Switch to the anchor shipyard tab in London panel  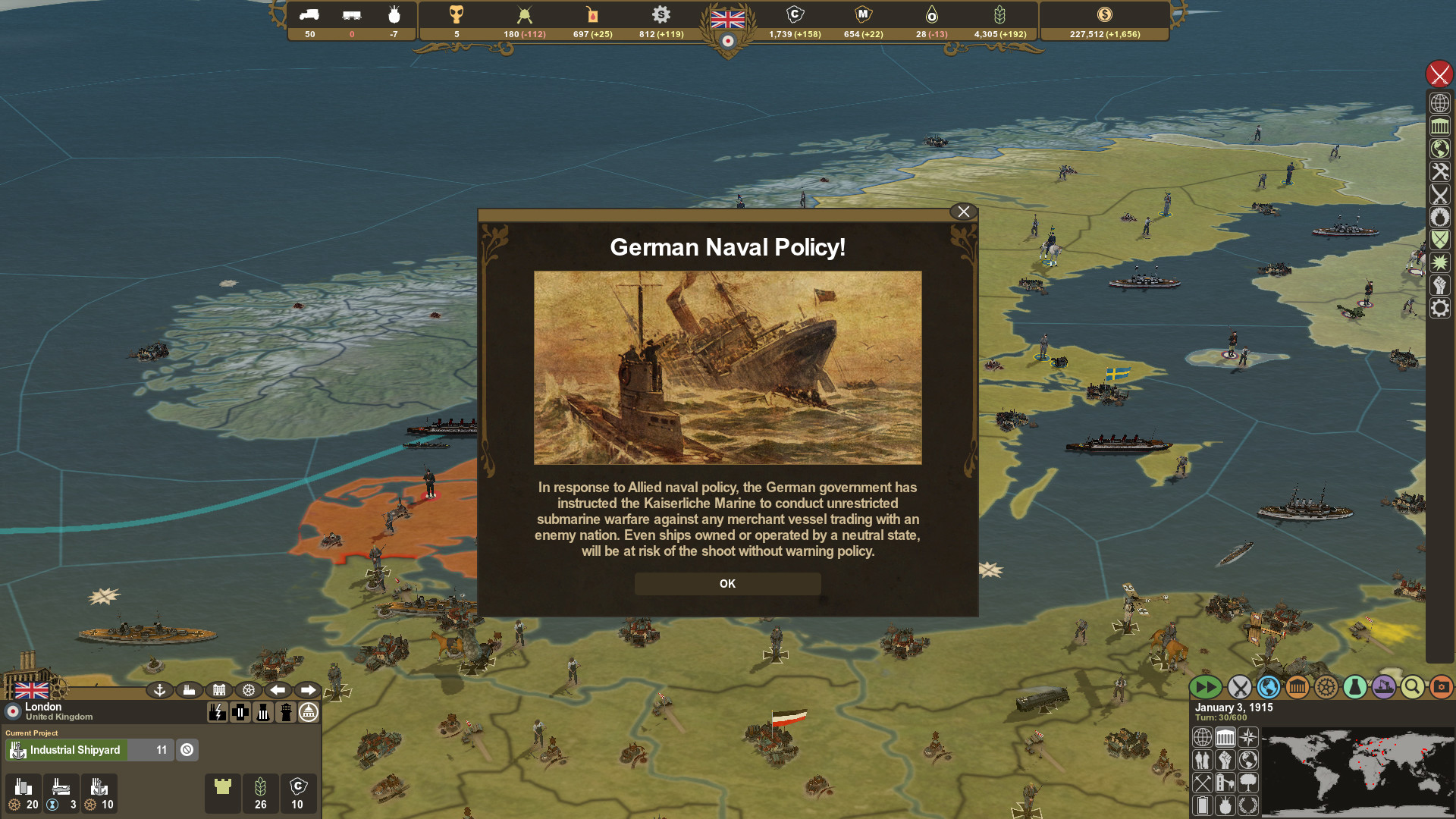[160, 690]
